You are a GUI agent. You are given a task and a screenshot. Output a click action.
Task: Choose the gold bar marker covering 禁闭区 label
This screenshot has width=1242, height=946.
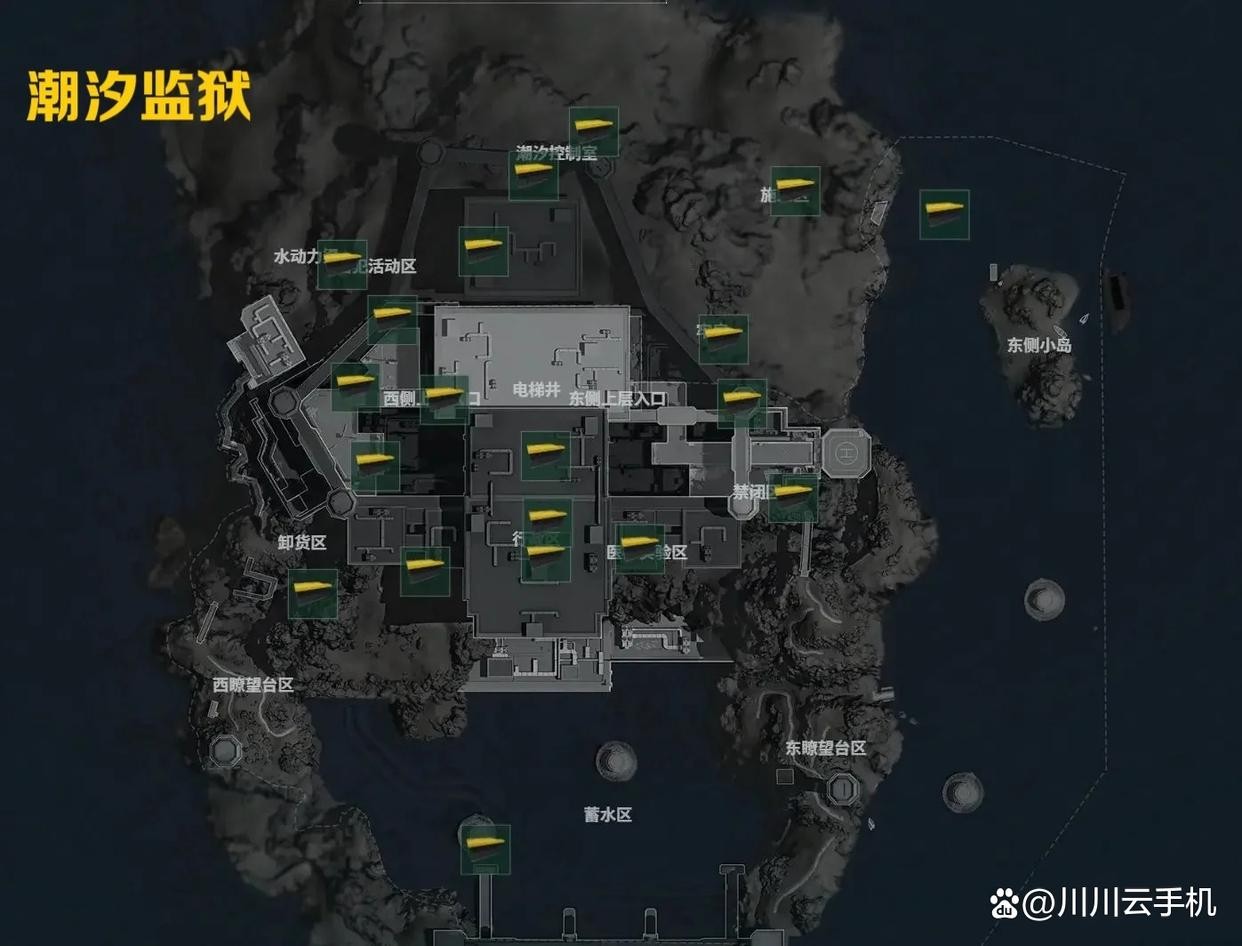pos(793,497)
